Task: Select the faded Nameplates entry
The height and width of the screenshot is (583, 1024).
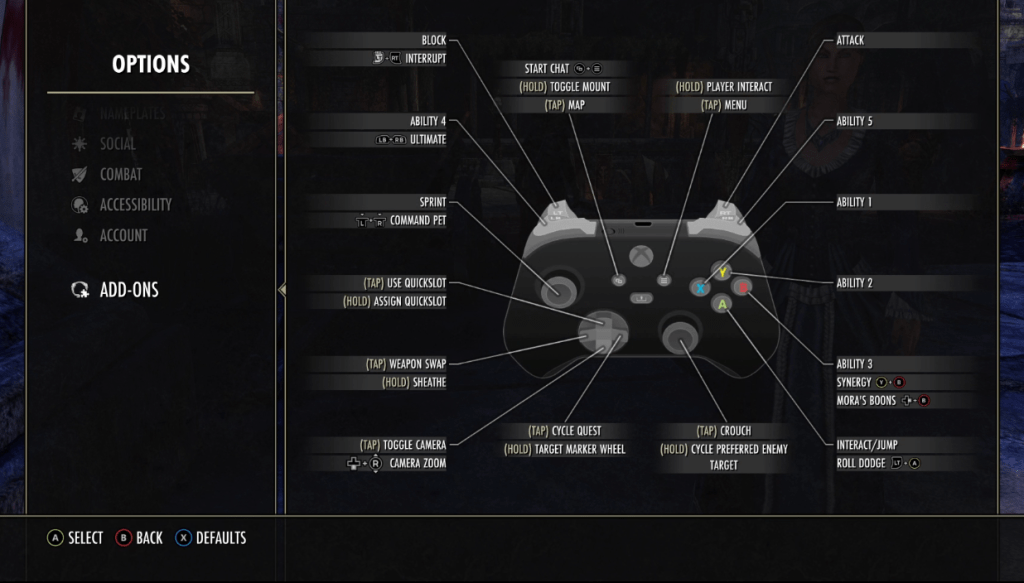Action: click(132, 114)
